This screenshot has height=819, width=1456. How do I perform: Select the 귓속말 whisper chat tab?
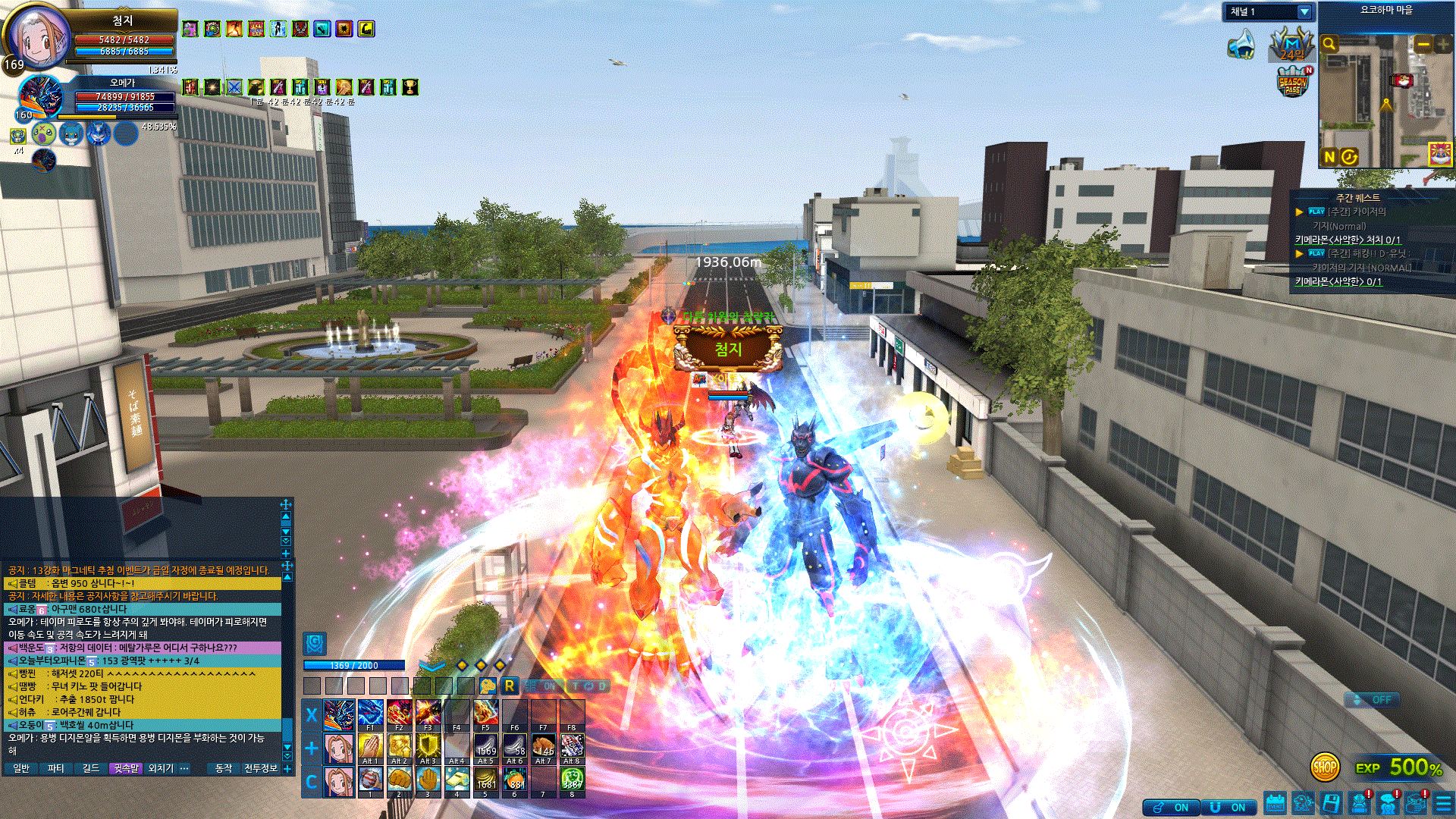tap(125, 769)
